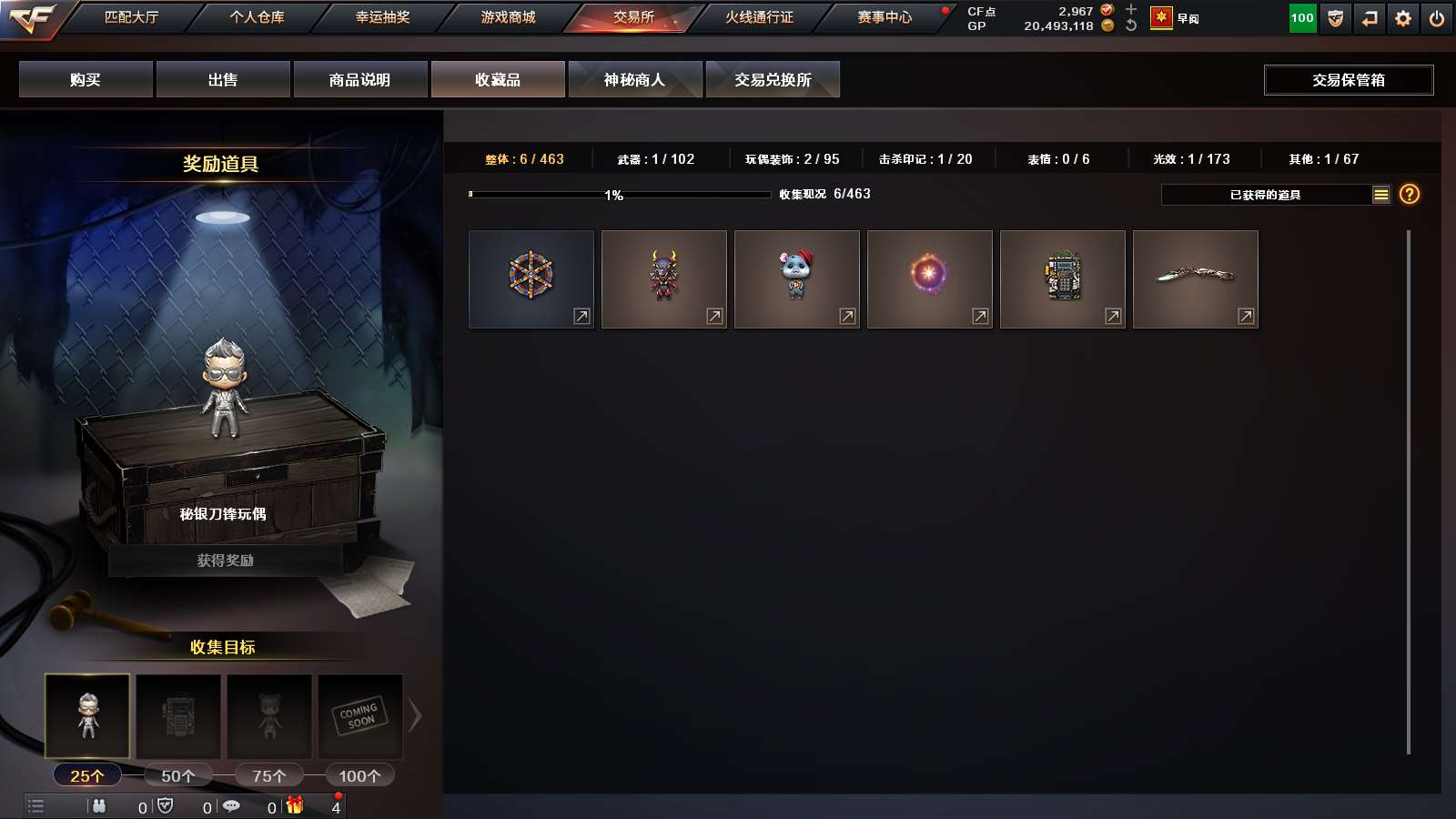Open the orange help question mark icon
1456x819 pixels.
1409,194
